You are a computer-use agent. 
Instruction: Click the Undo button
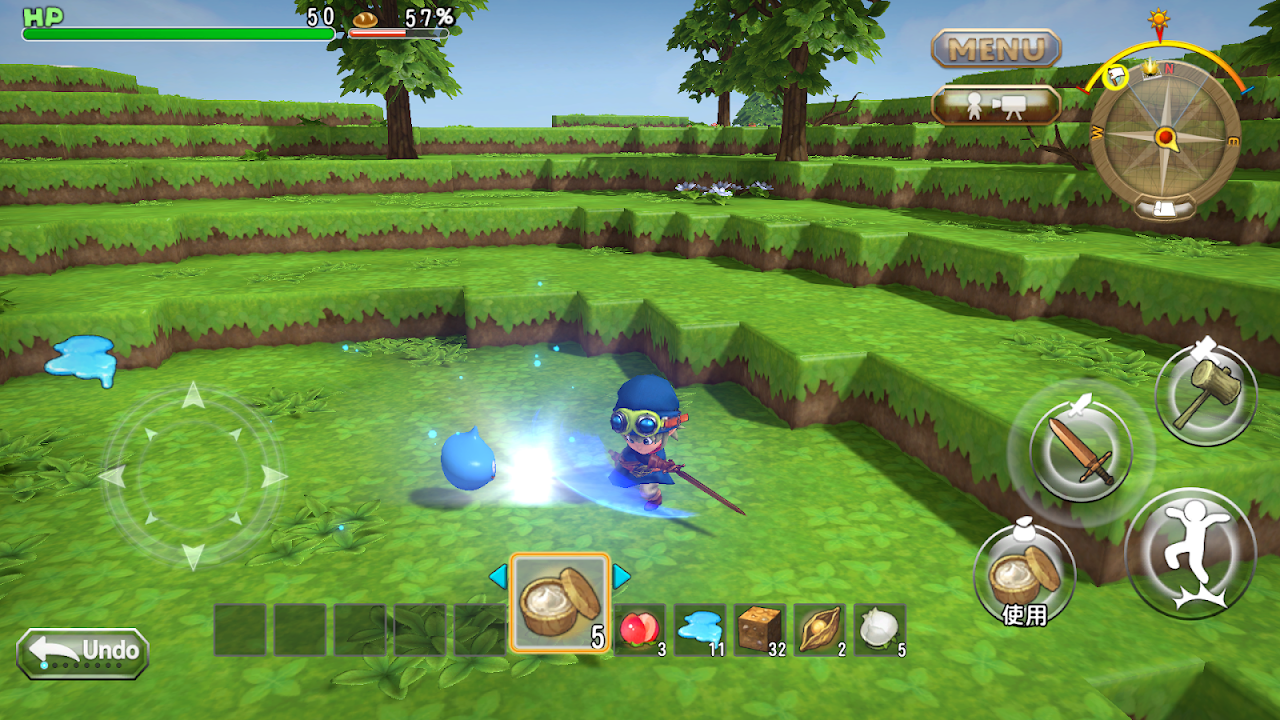tap(83, 653)
